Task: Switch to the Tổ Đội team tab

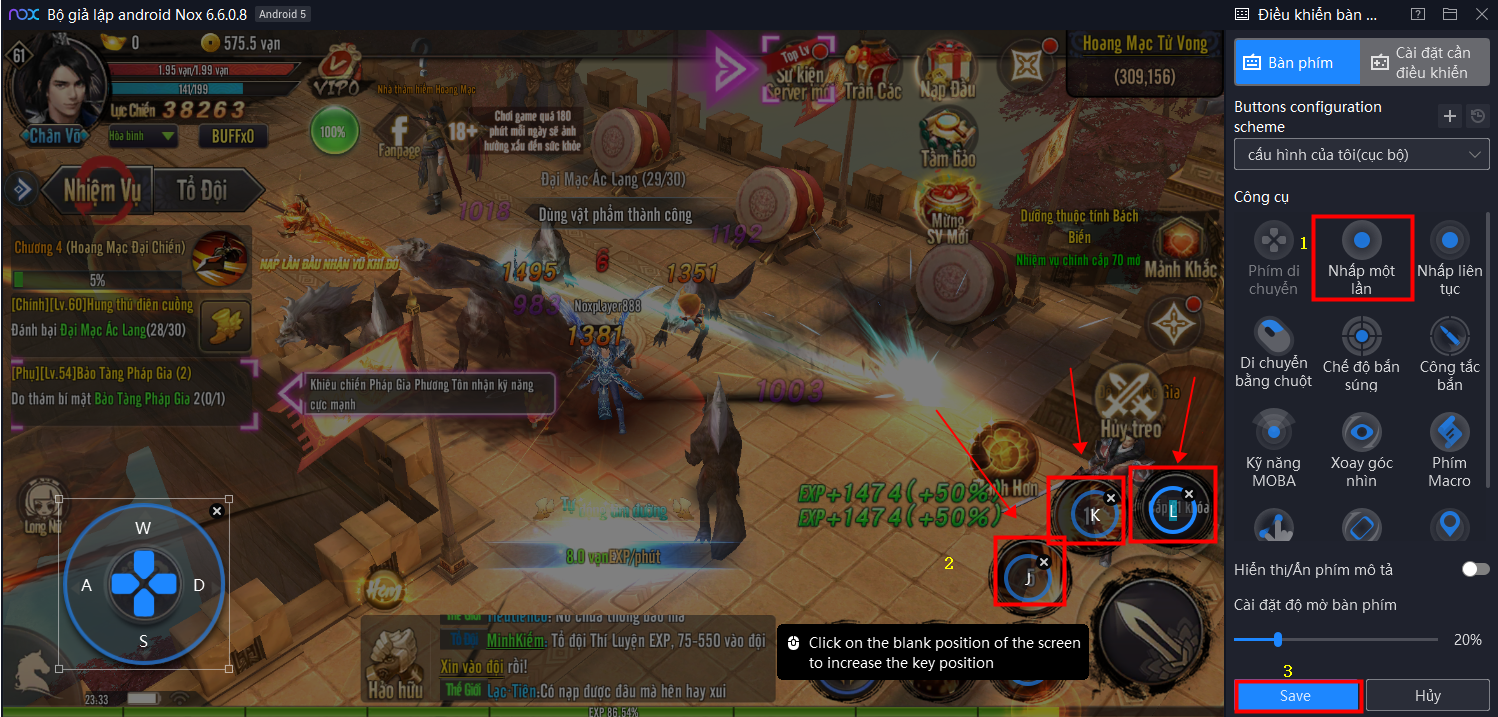Action: 201,190
